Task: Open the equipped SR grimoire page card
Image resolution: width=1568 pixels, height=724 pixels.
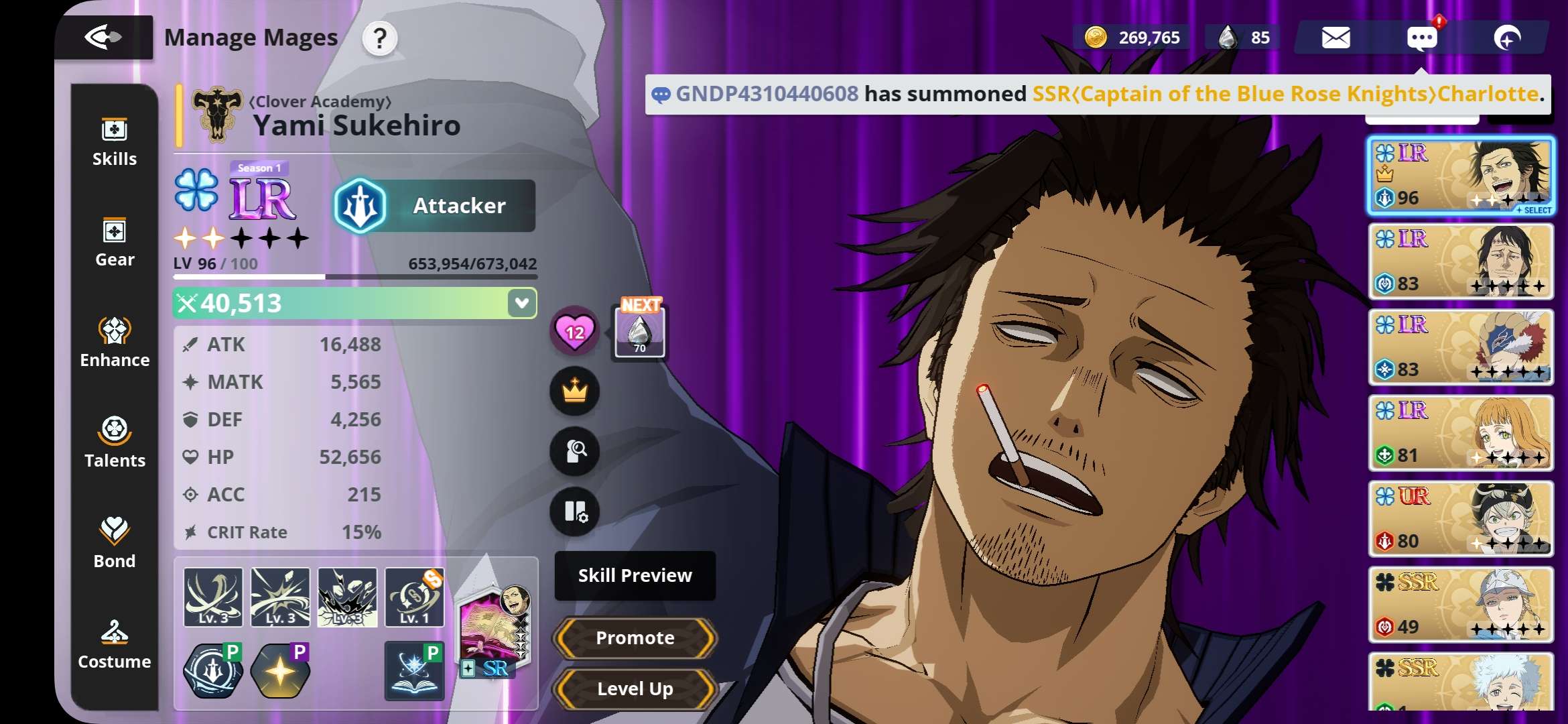Action: pyautogui.click(x=495, y=631)
